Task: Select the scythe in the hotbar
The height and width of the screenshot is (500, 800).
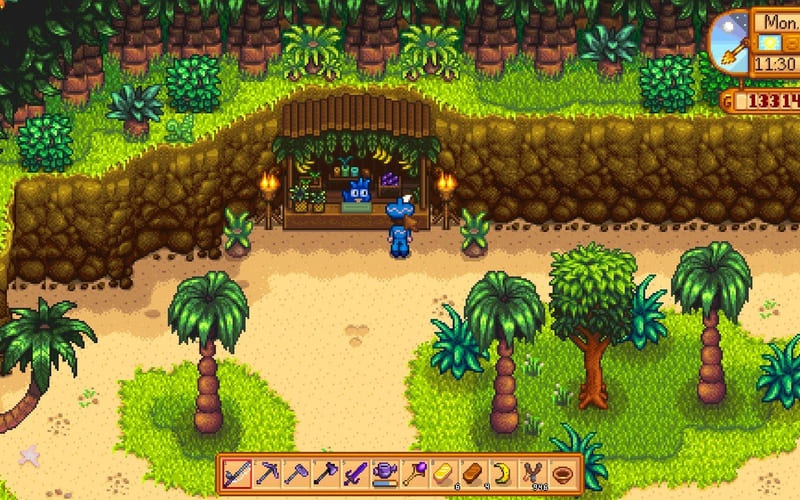Action: point(236,472)
